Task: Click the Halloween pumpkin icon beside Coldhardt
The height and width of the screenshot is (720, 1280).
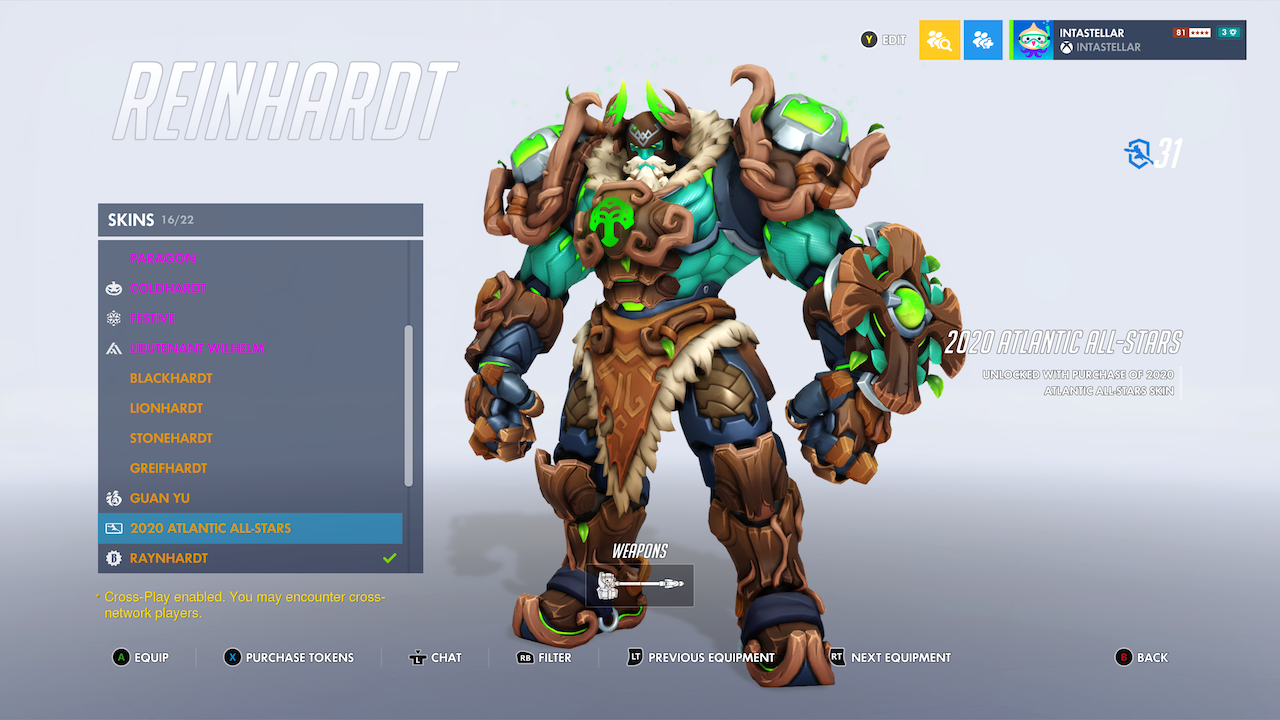Action: click(x=113, y=288)
